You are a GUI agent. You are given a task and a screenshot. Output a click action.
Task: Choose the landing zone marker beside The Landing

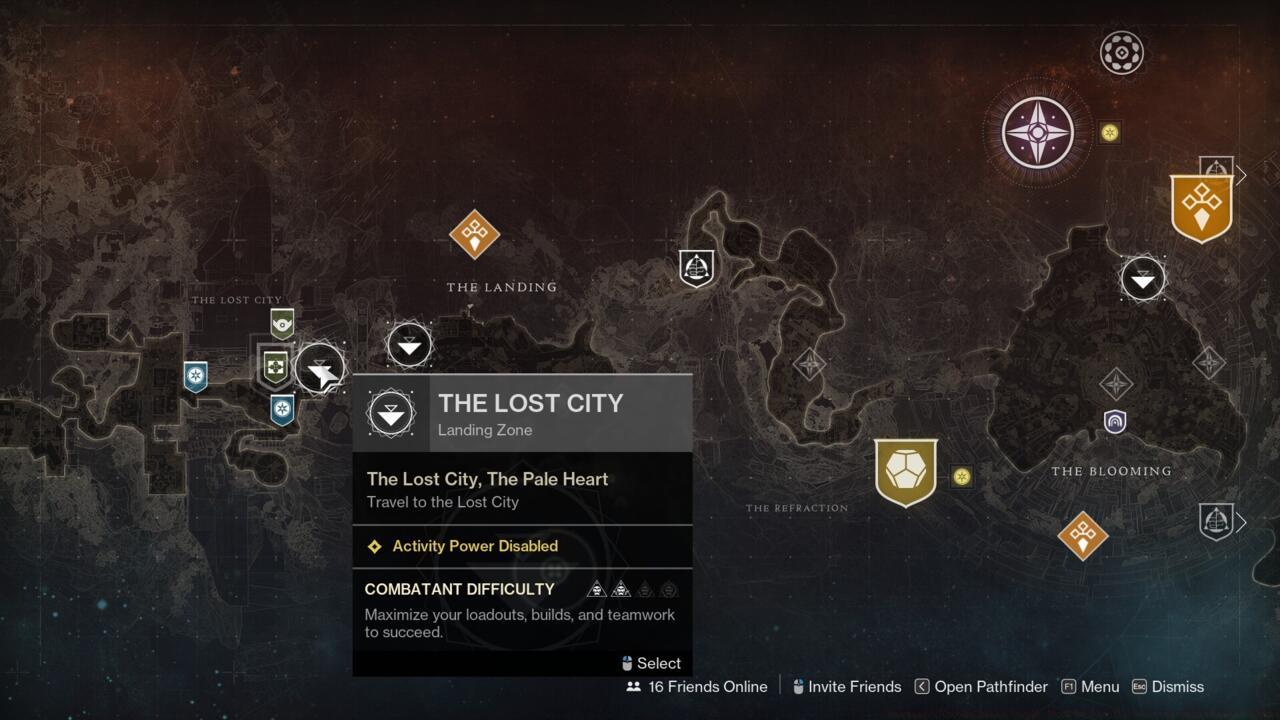pos(409,346)
